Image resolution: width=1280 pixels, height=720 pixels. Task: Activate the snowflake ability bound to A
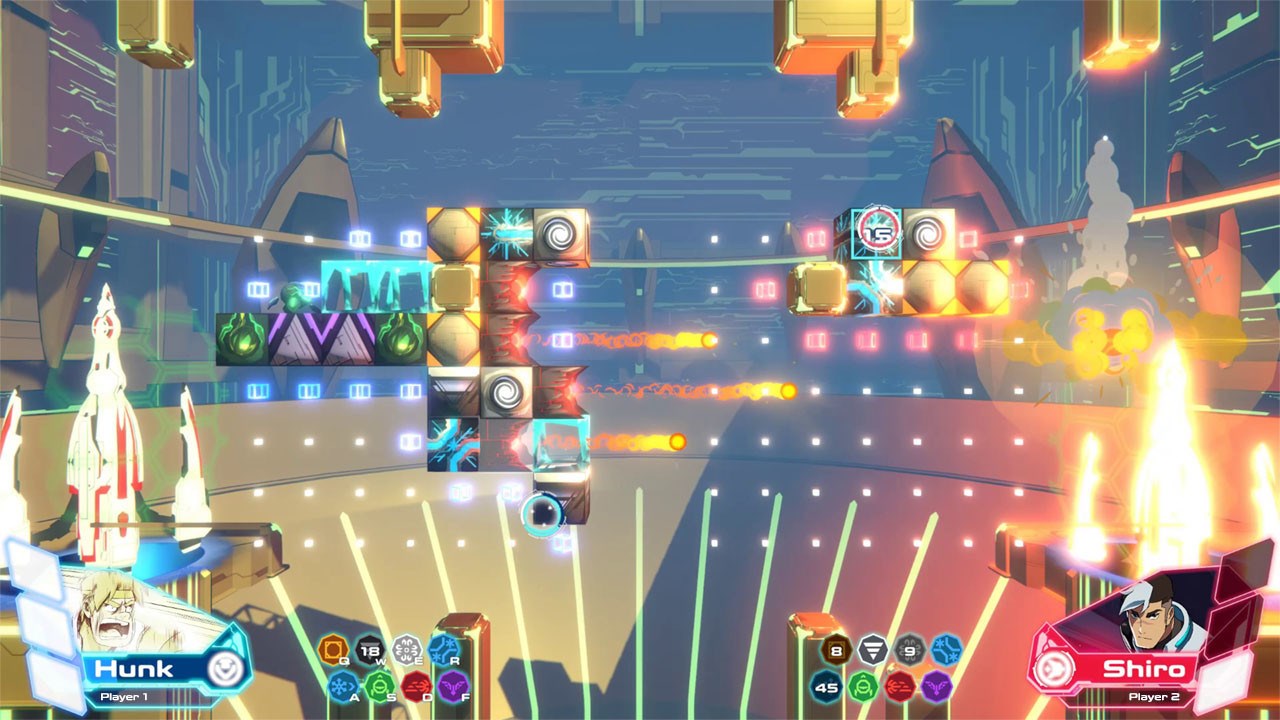coord(342,685)
